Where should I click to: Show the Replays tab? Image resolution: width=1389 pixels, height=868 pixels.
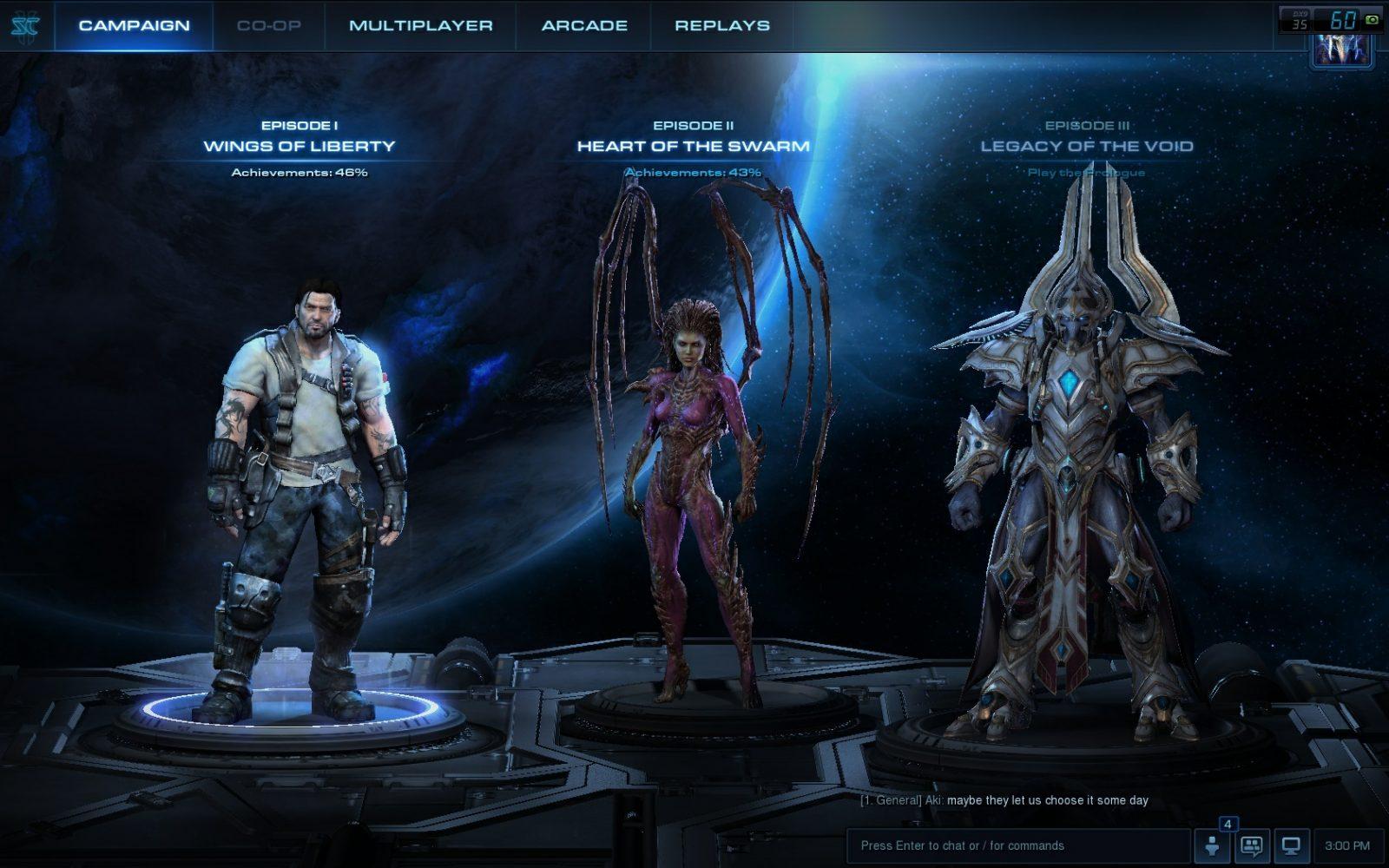(x=722, y=25)
